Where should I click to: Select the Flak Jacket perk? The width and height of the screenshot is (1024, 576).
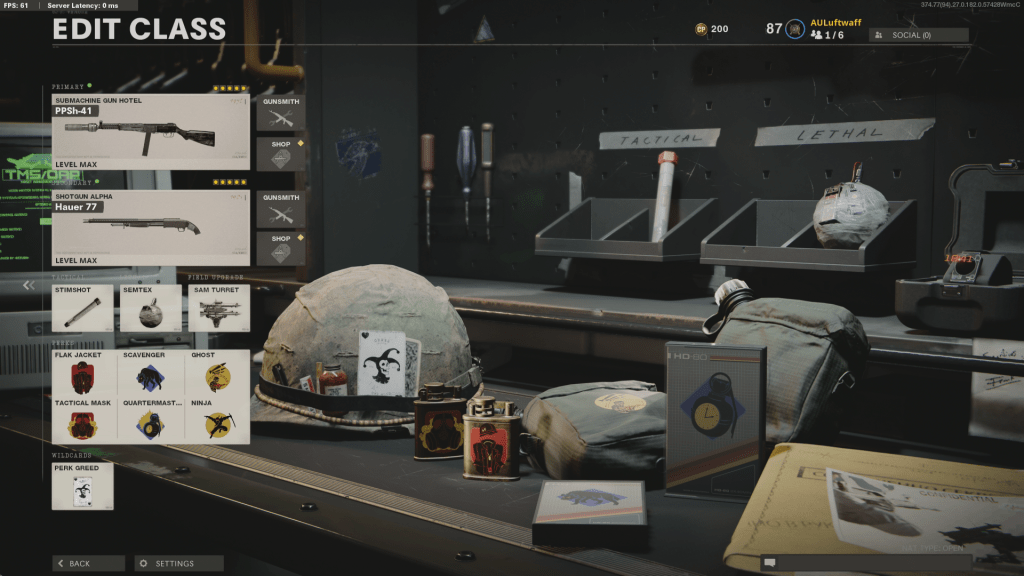83,373
